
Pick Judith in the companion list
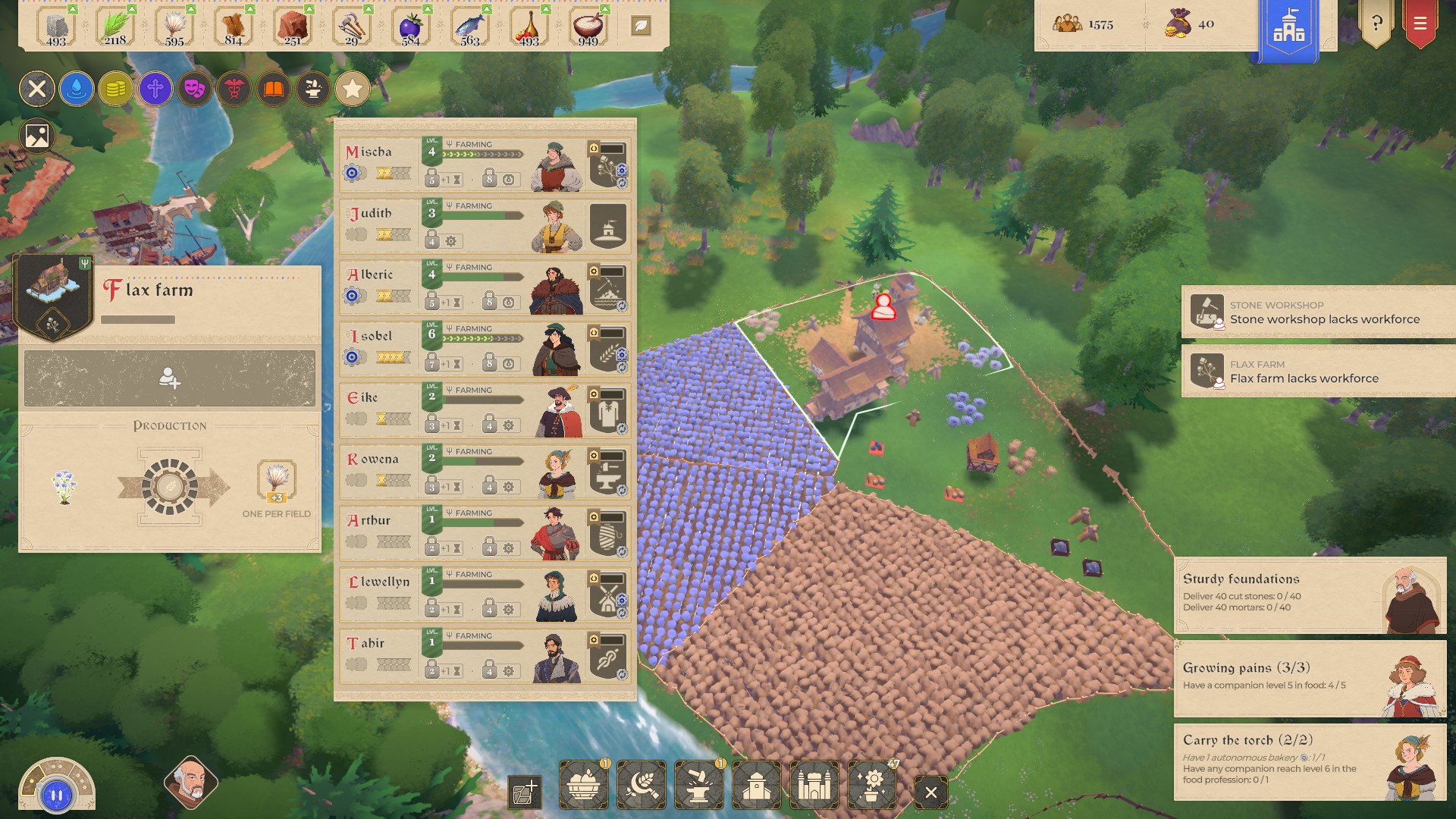click(485, 226)
